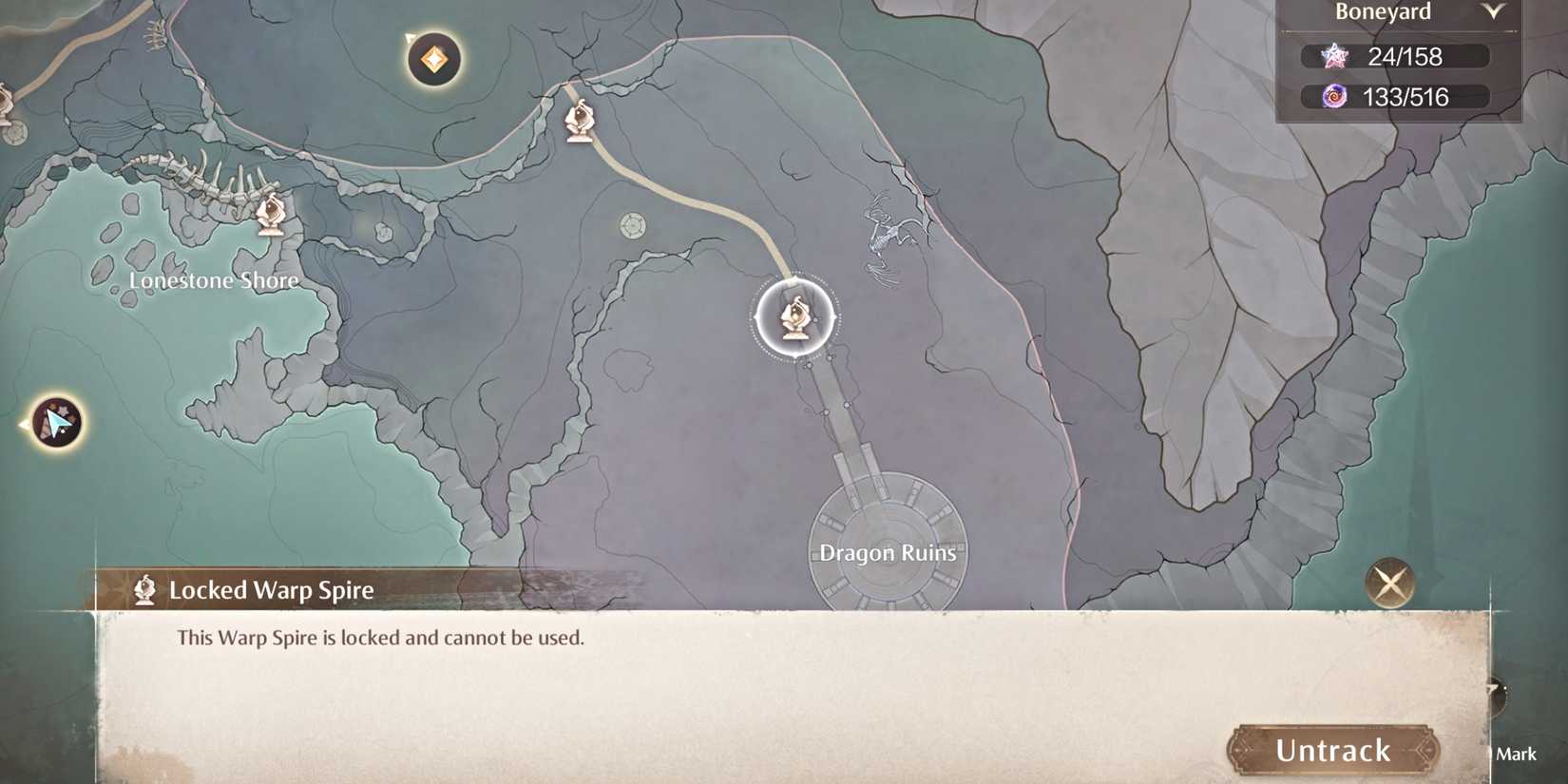Select the Locked Warp Spire header bar

click(x=271, y=589)
